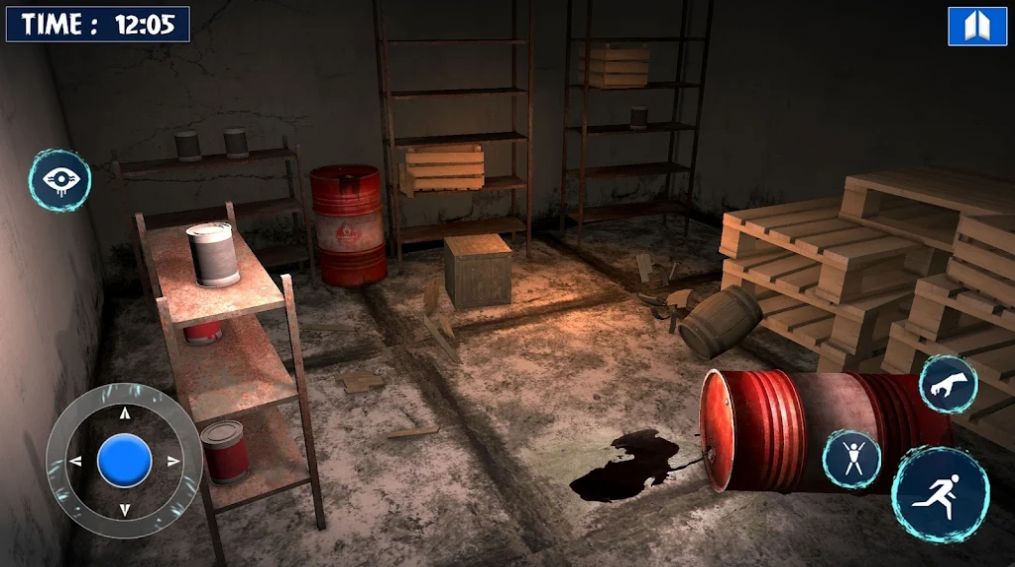Tap the blue virtual joystick knob
This screenshot has width=1015, height=567.
(125, 461)
